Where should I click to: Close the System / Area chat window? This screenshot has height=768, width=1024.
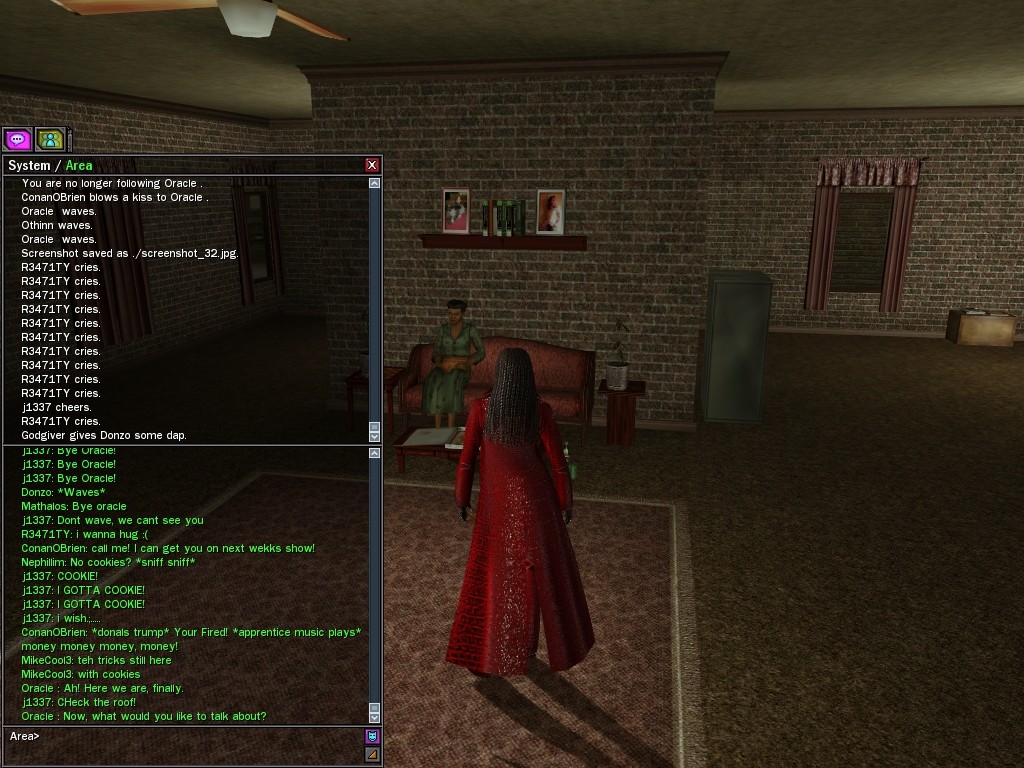point(372,165)
